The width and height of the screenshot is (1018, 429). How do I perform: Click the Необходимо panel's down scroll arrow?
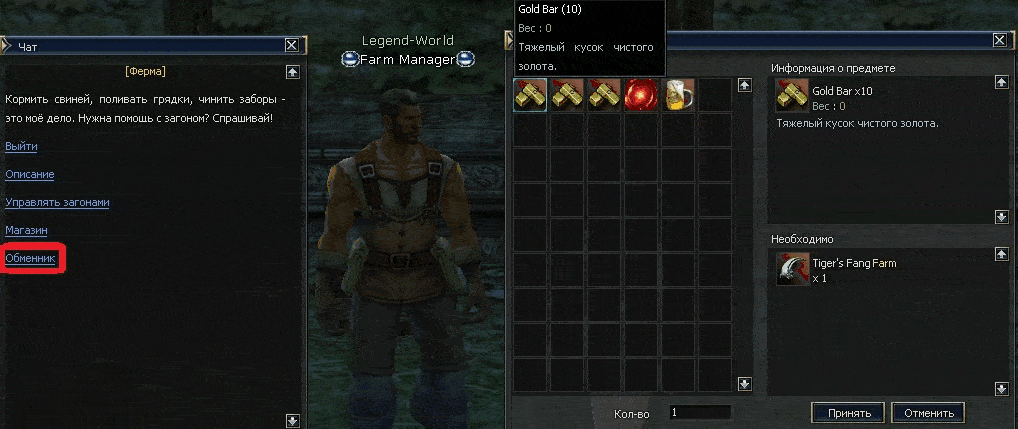(1001, 387)
